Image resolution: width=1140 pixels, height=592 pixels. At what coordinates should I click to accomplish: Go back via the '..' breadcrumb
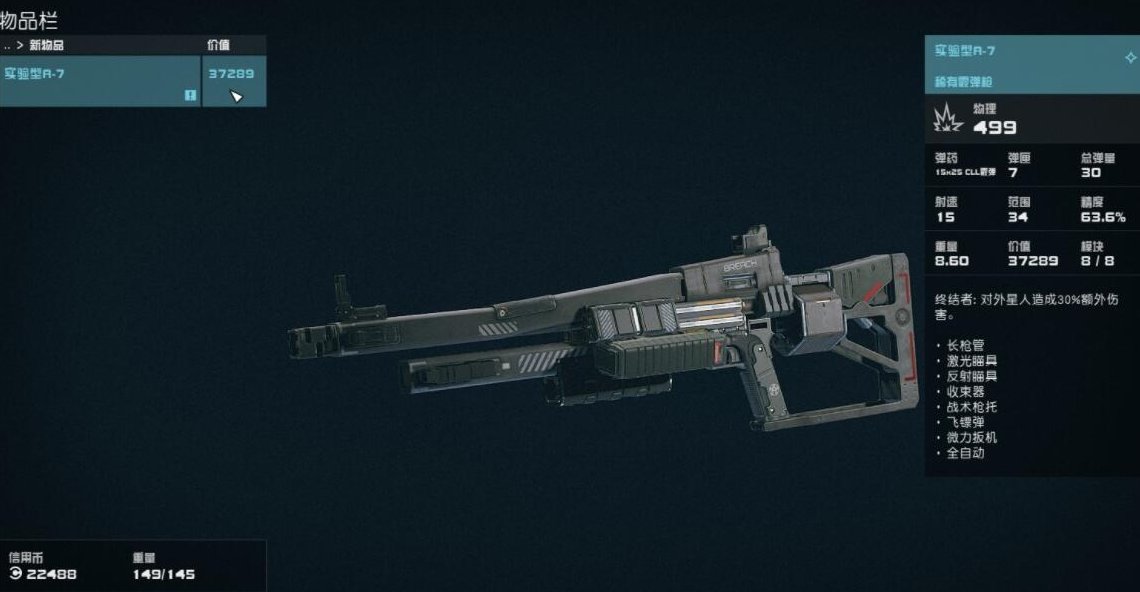8,45
